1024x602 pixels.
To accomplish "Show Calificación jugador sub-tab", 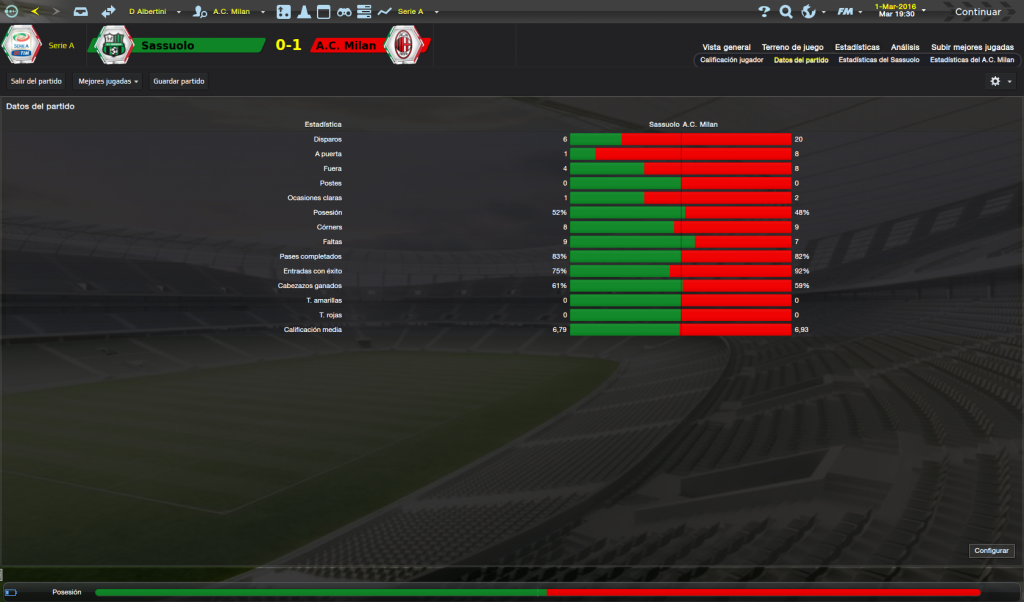I will [x=731, y=60].
